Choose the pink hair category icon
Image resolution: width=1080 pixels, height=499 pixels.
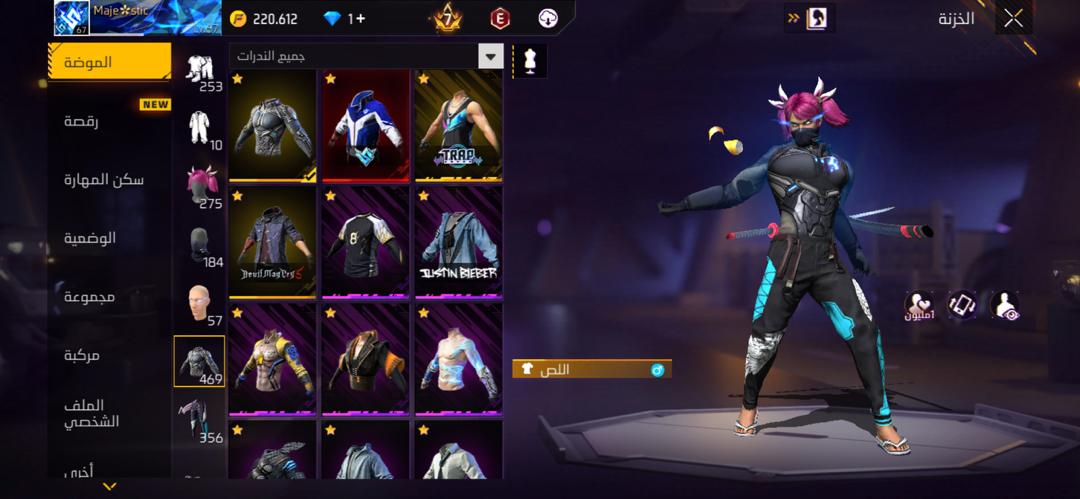(203, 185)
